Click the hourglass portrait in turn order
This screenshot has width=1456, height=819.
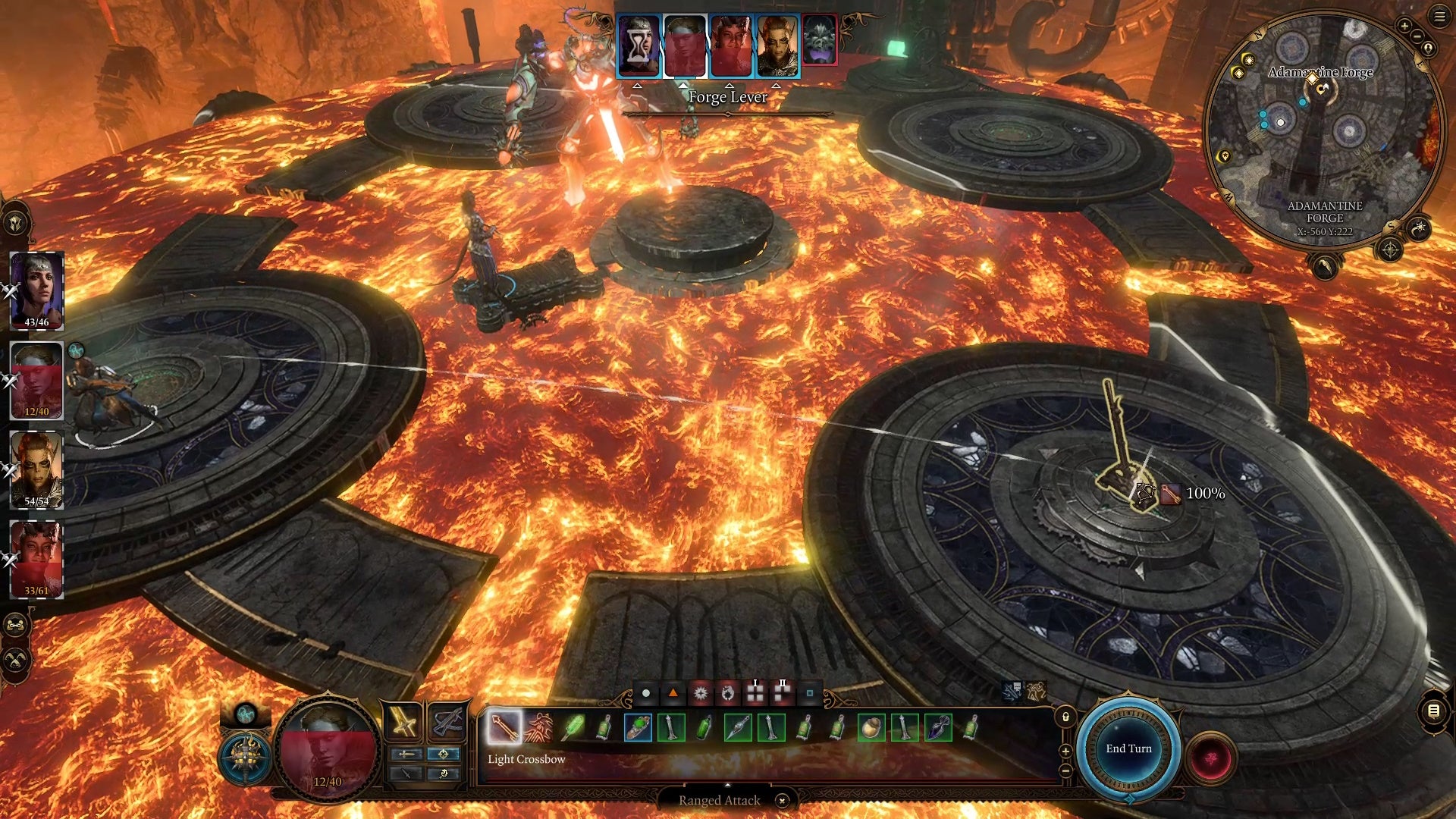click(639, 45)
